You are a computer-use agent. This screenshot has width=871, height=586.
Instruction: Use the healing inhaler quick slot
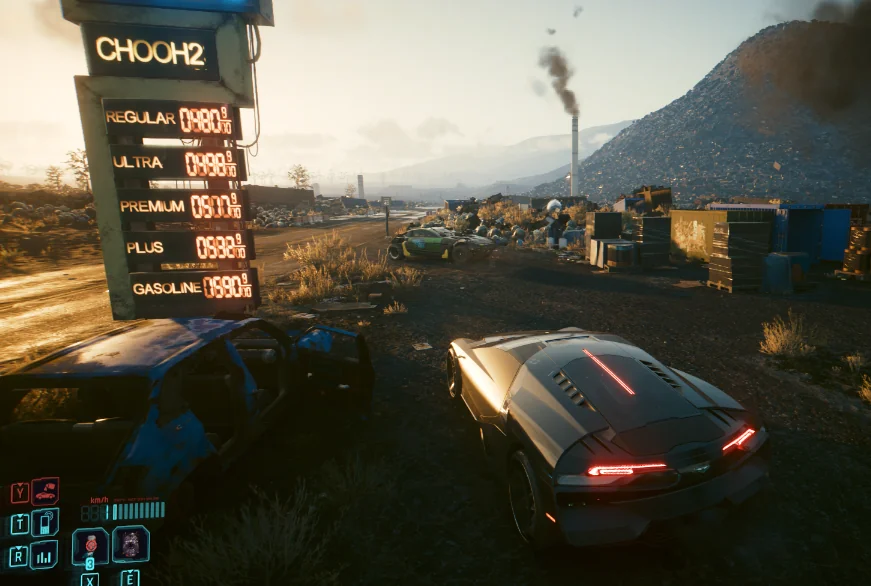90,545
